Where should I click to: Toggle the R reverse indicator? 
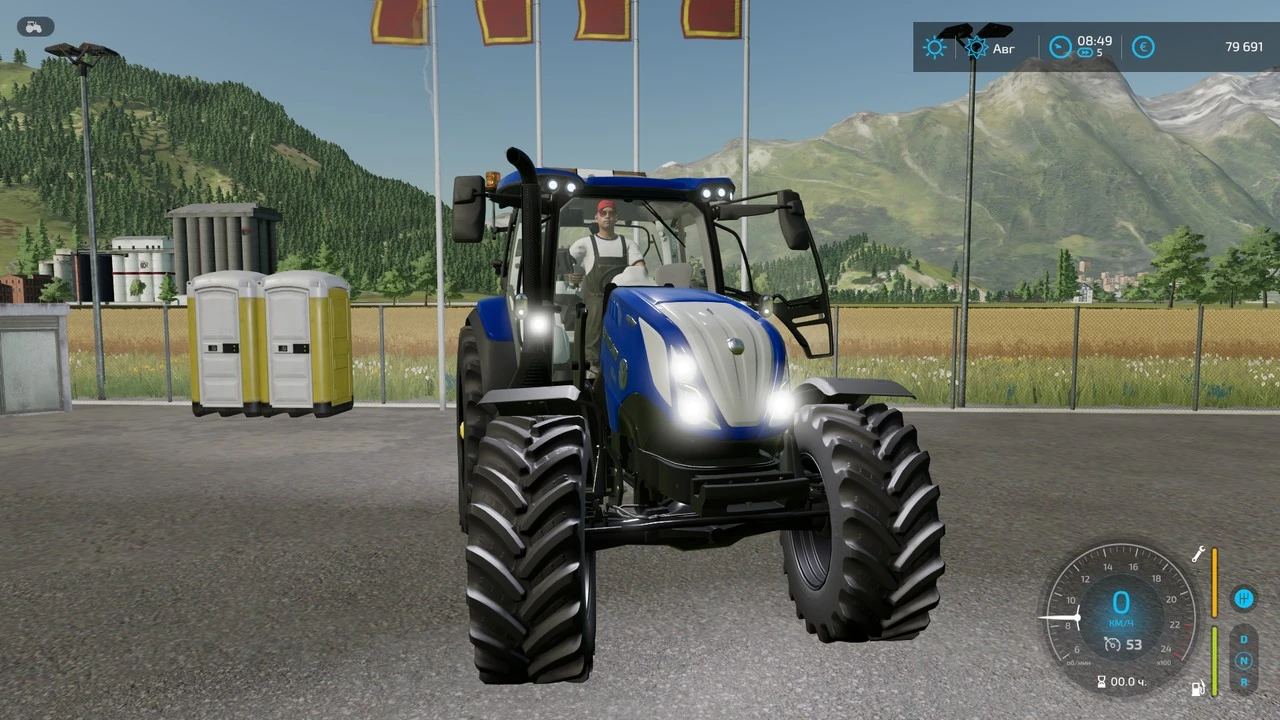click(1243, 682)
